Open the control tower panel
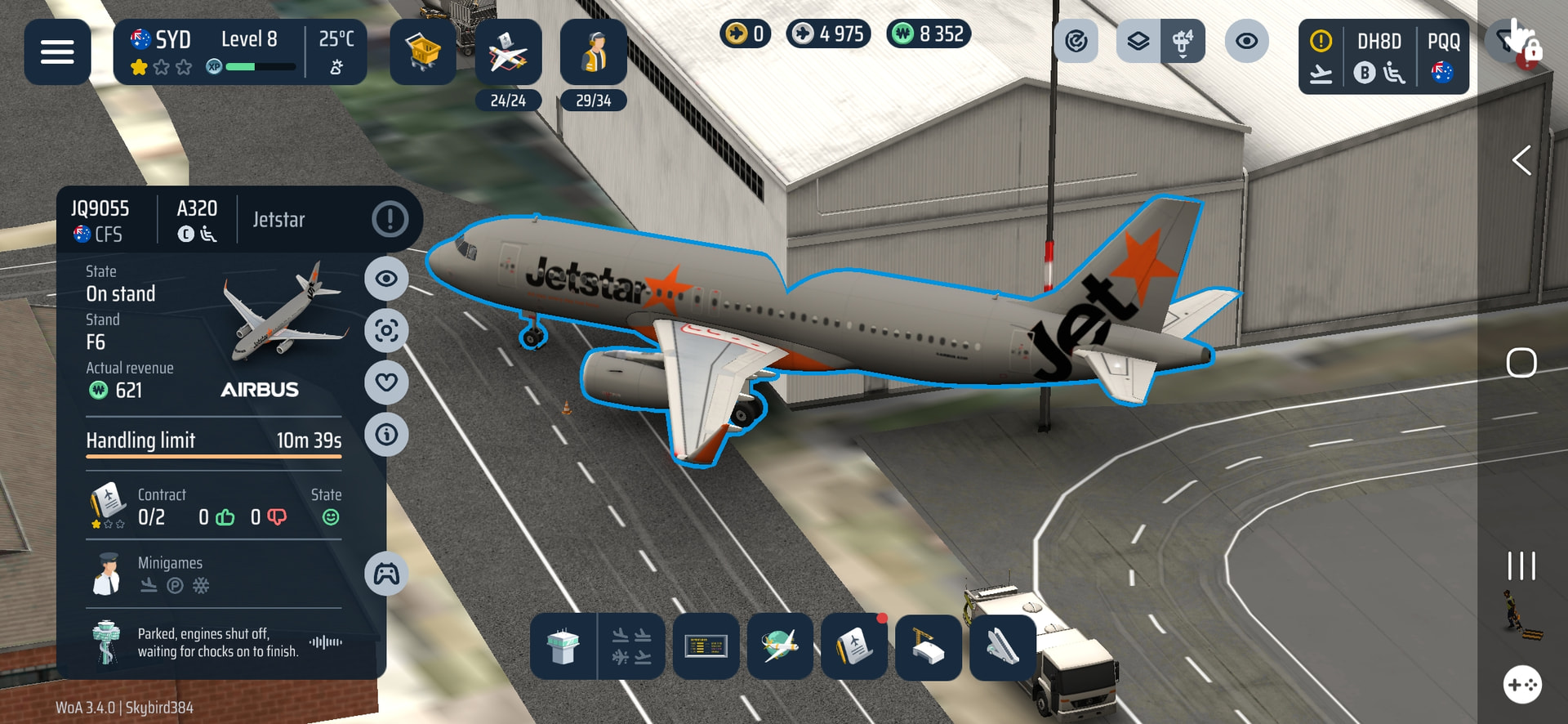 click(563, 646)
